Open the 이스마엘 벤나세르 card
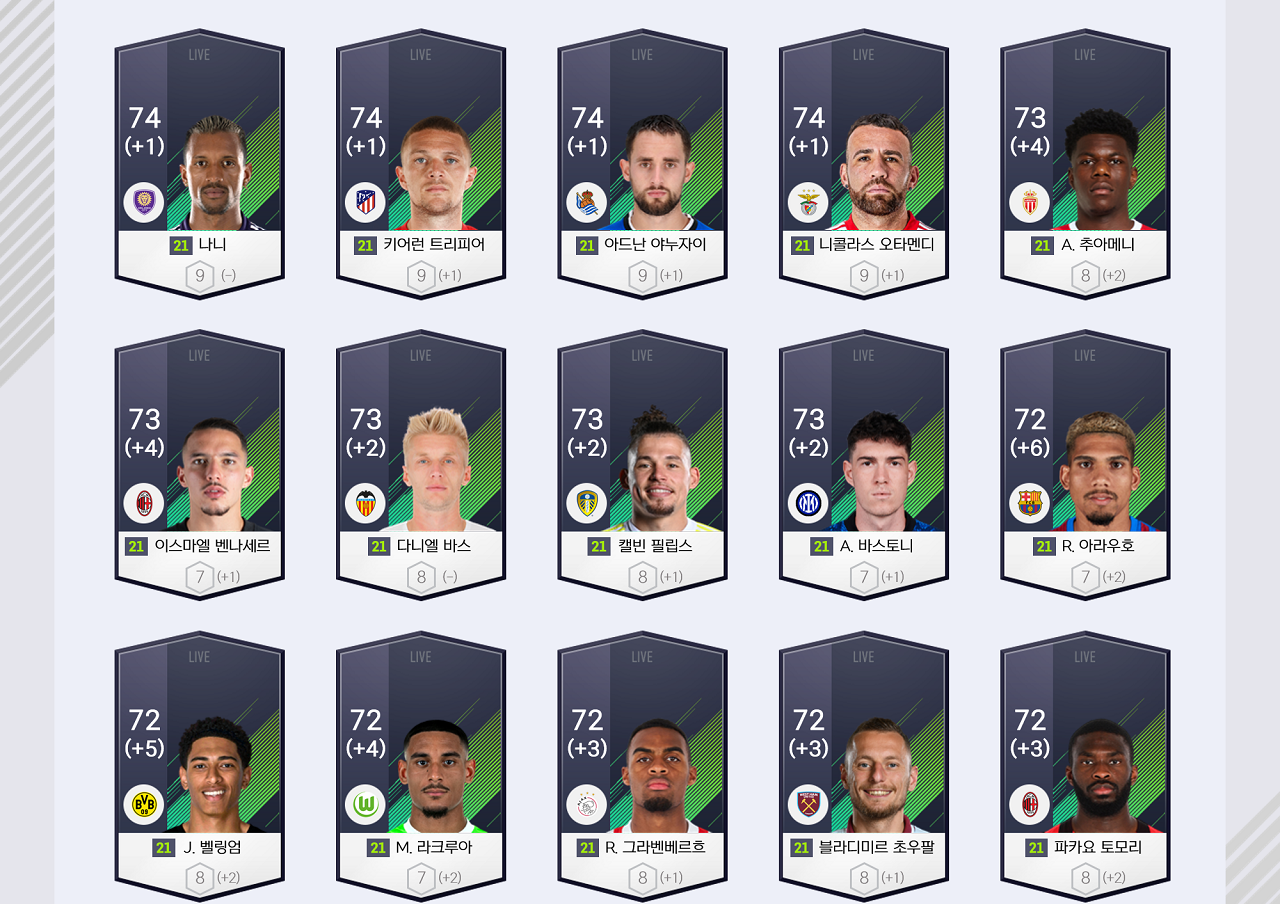The width and height of the screenshot is (1280, 904). point(199,466)
